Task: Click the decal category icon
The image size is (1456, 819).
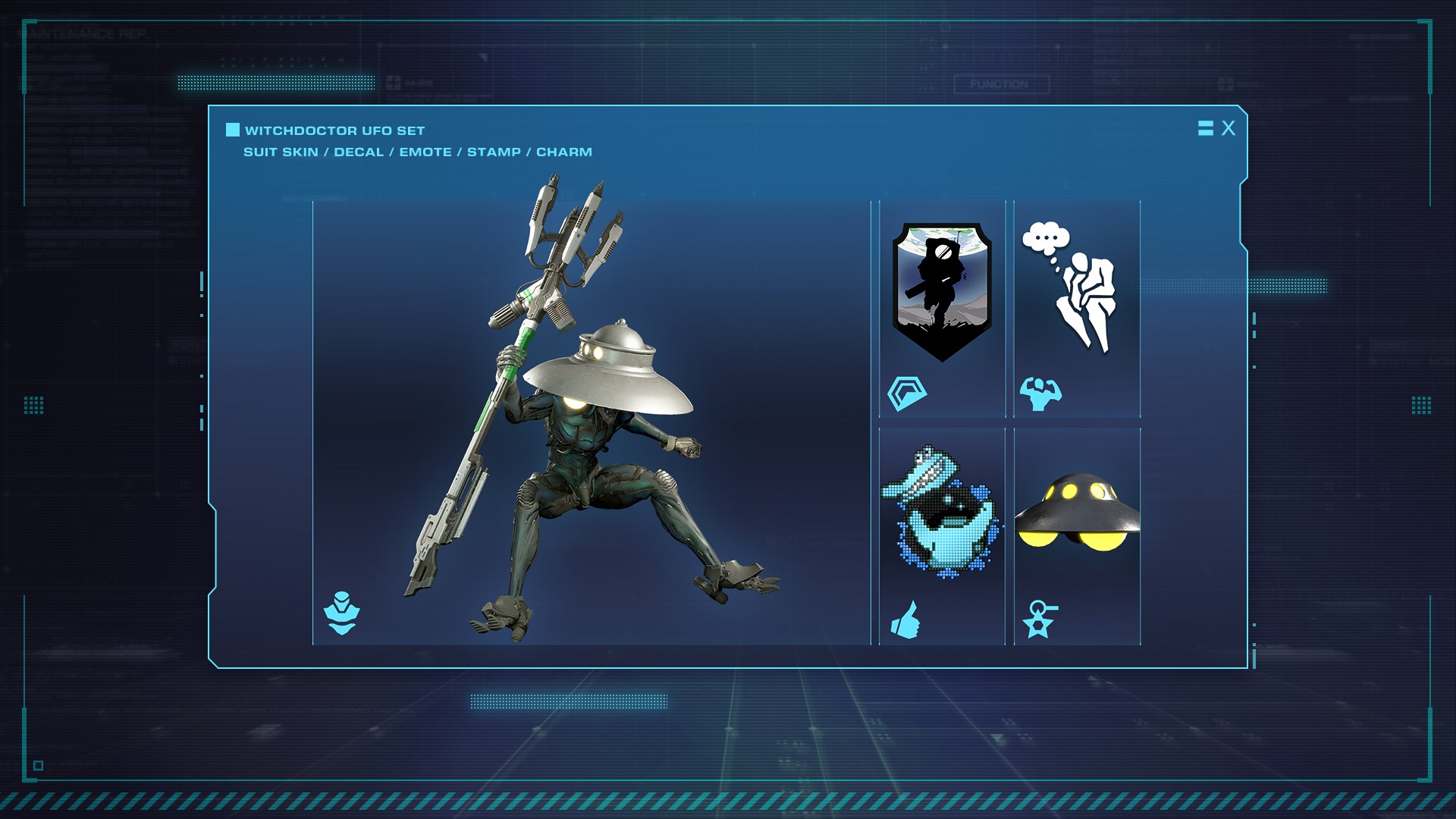Action: (907, 394)
